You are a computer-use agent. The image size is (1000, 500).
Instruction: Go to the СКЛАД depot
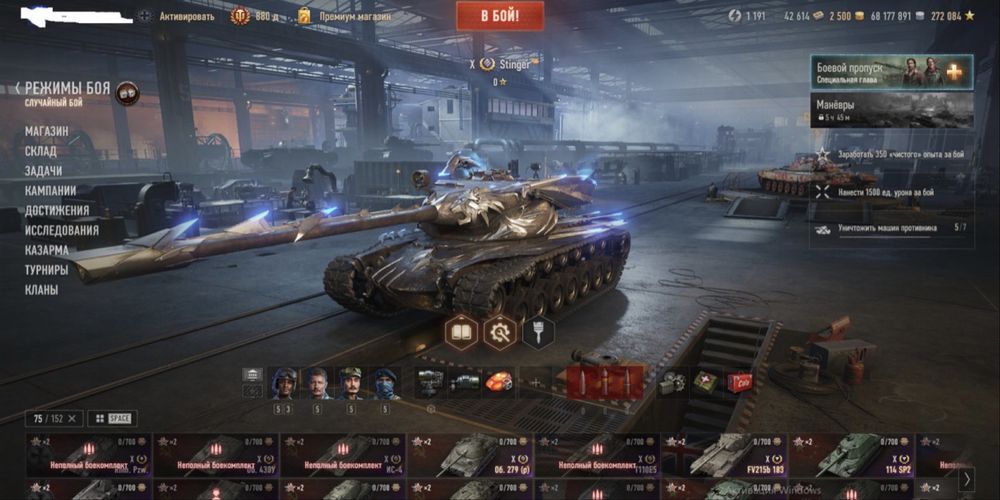tap(41, 151)
